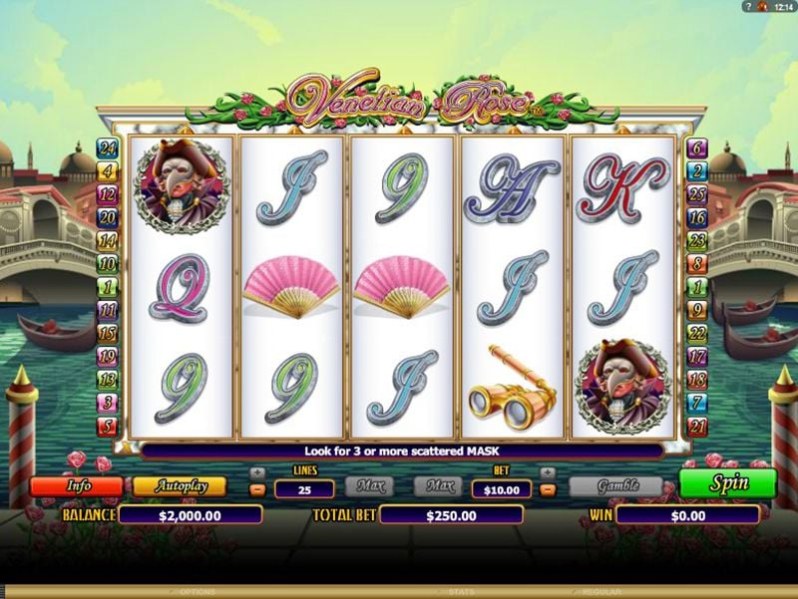The width and height of the screenshot is (798, 599).
Task: Select payline number 24 marker
Action: coord(106,149)
